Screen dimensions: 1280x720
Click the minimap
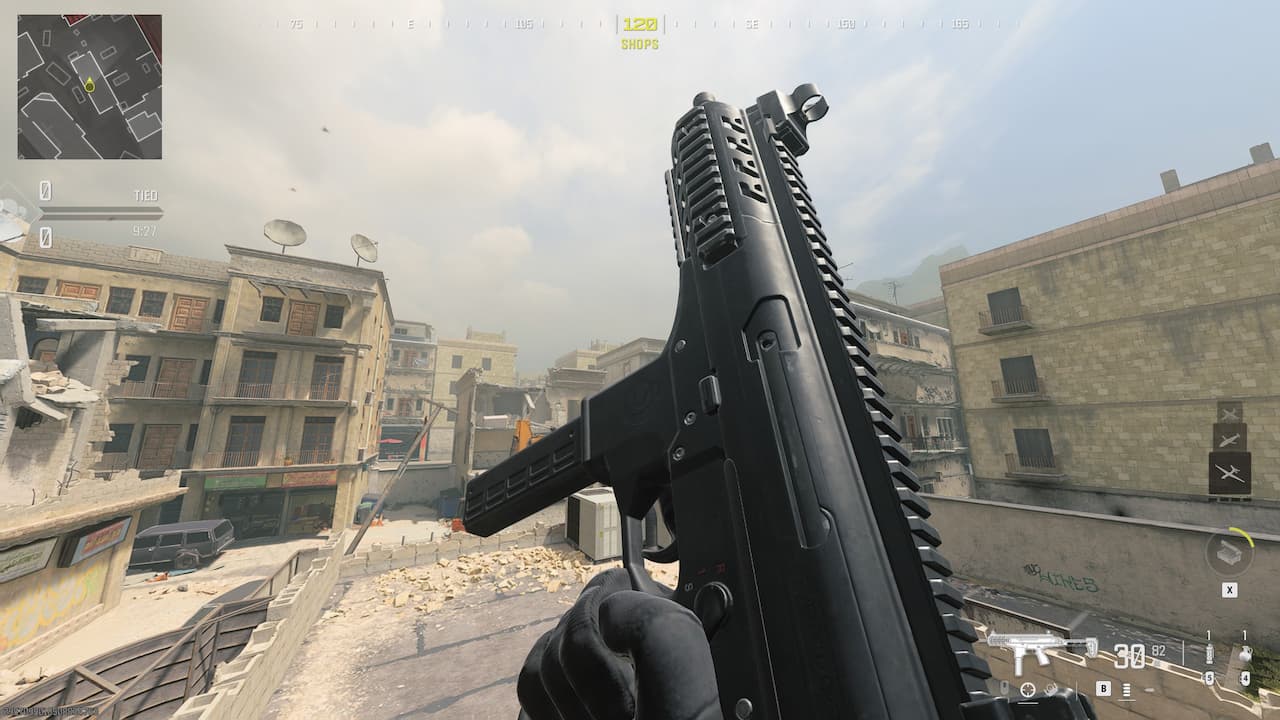coord(89,87)
